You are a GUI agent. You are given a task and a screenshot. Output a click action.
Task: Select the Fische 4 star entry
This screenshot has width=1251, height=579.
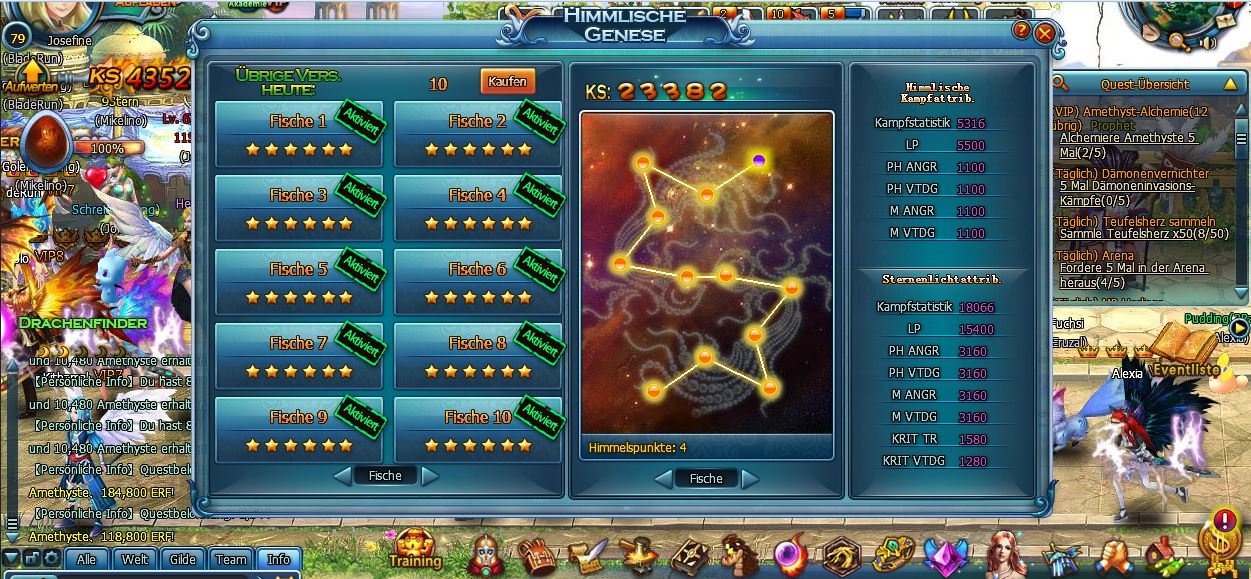[477, 209]
